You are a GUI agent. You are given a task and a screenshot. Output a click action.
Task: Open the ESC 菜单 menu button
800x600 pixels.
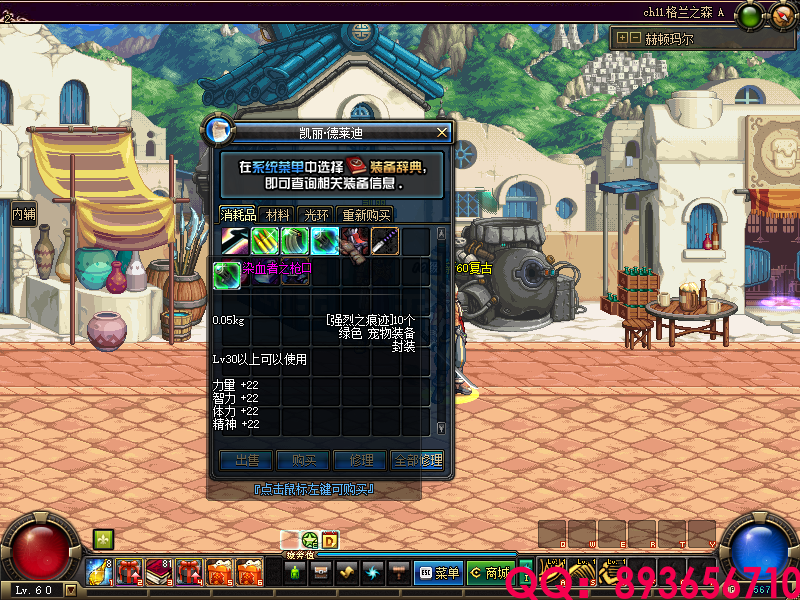pos(437,573)
